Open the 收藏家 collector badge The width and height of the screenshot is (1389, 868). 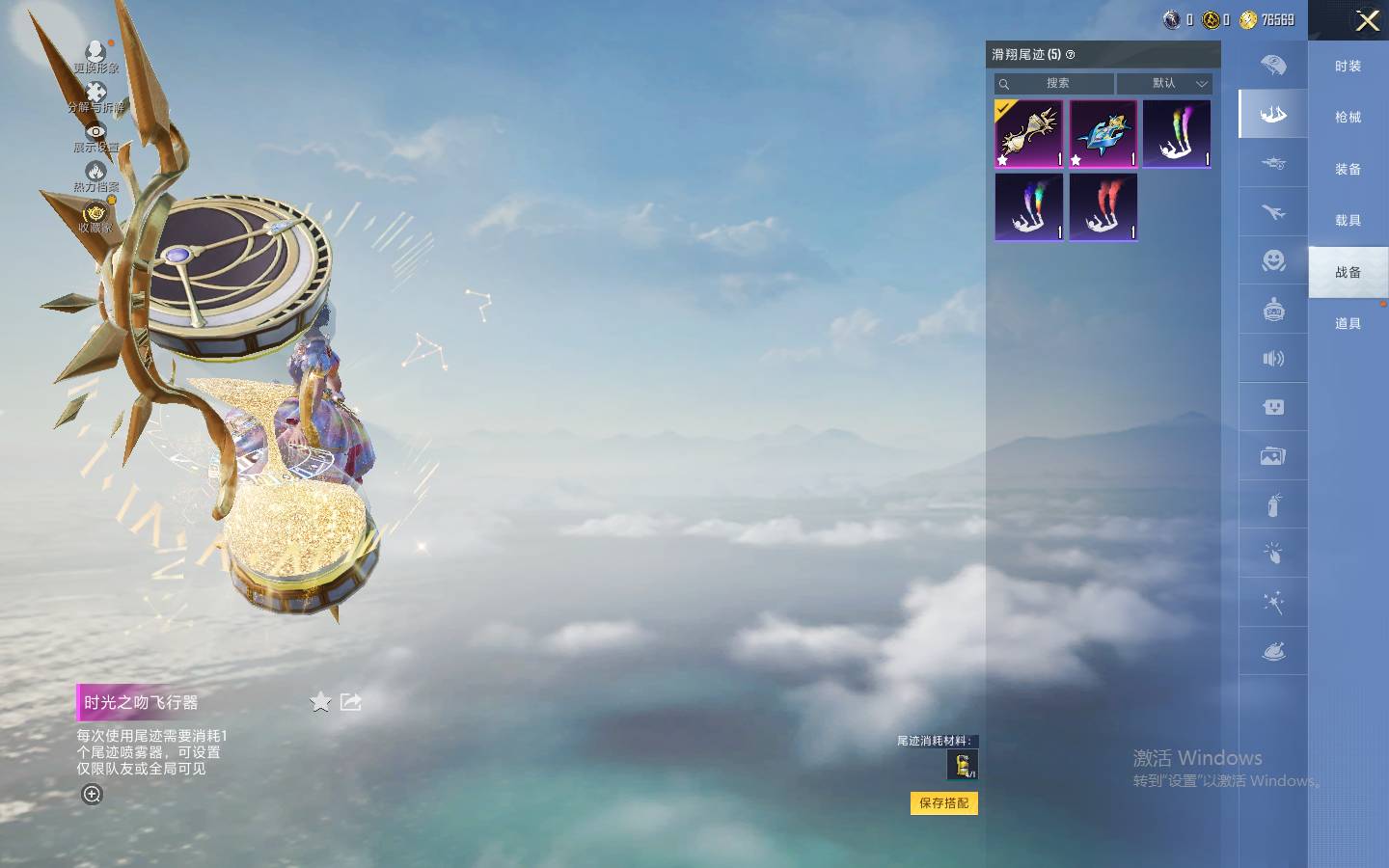coord(95,217)
